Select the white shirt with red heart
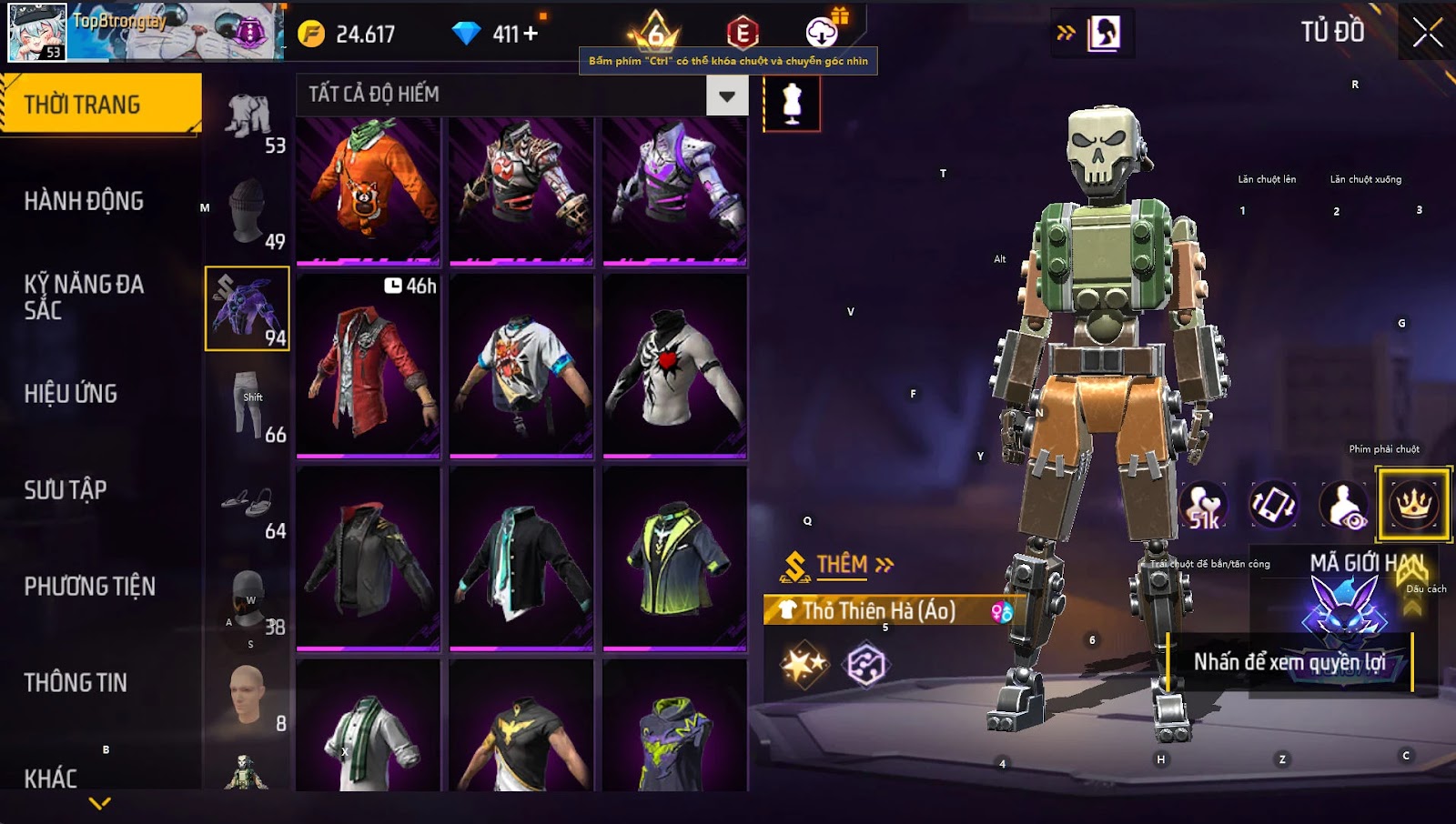 pos(674,364)
